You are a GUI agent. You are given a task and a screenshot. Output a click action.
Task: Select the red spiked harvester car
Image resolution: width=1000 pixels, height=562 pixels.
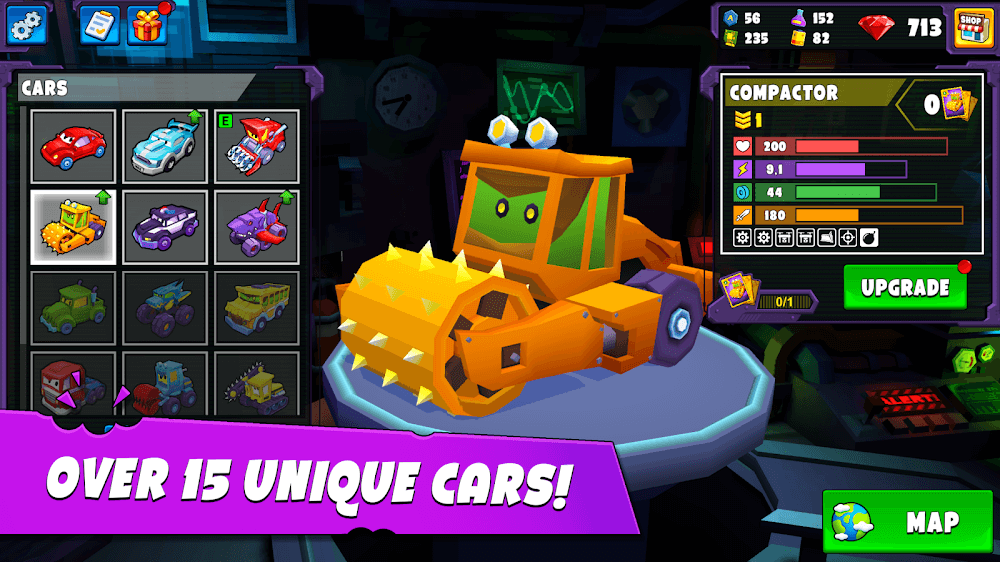coord(256,147)
